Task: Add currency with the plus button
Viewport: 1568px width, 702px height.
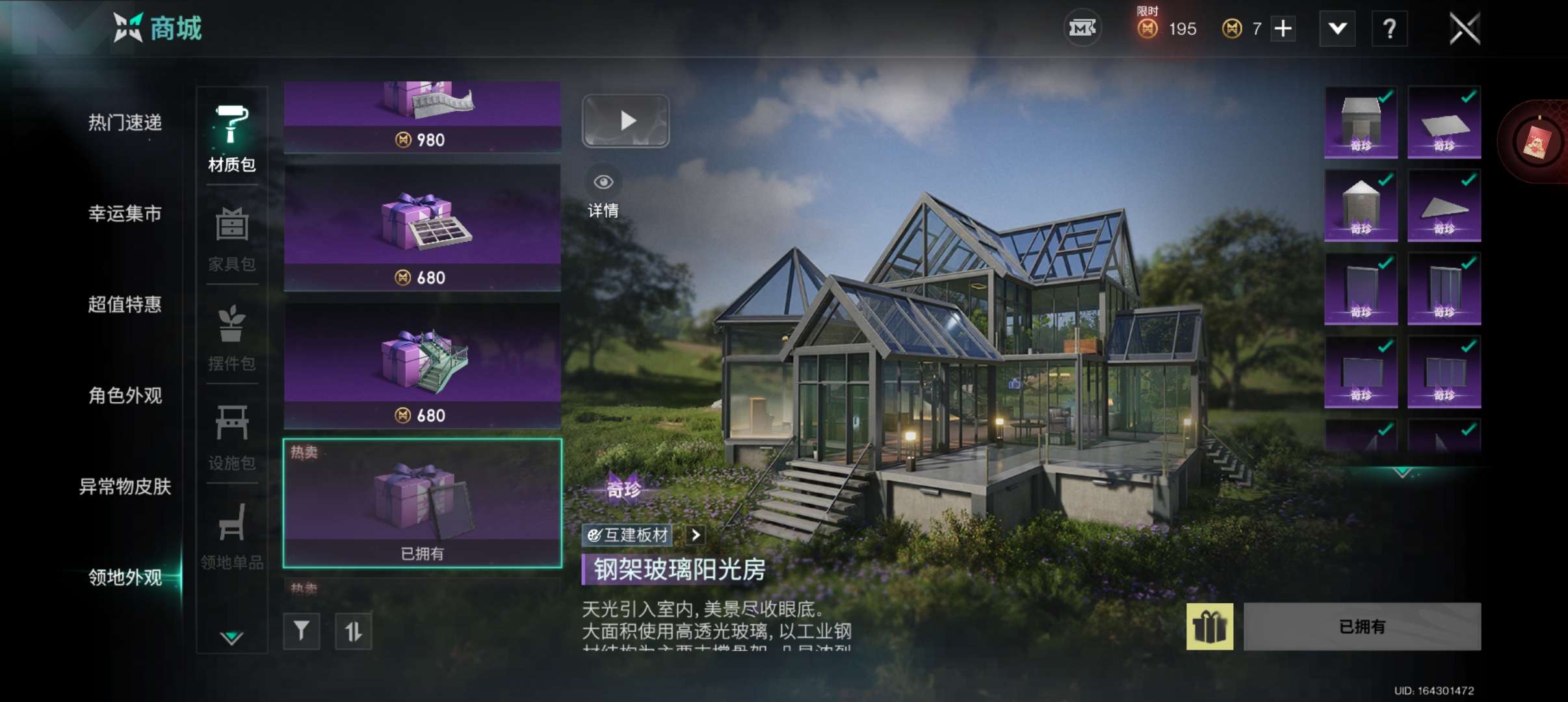Action: tap(1283, 29)
